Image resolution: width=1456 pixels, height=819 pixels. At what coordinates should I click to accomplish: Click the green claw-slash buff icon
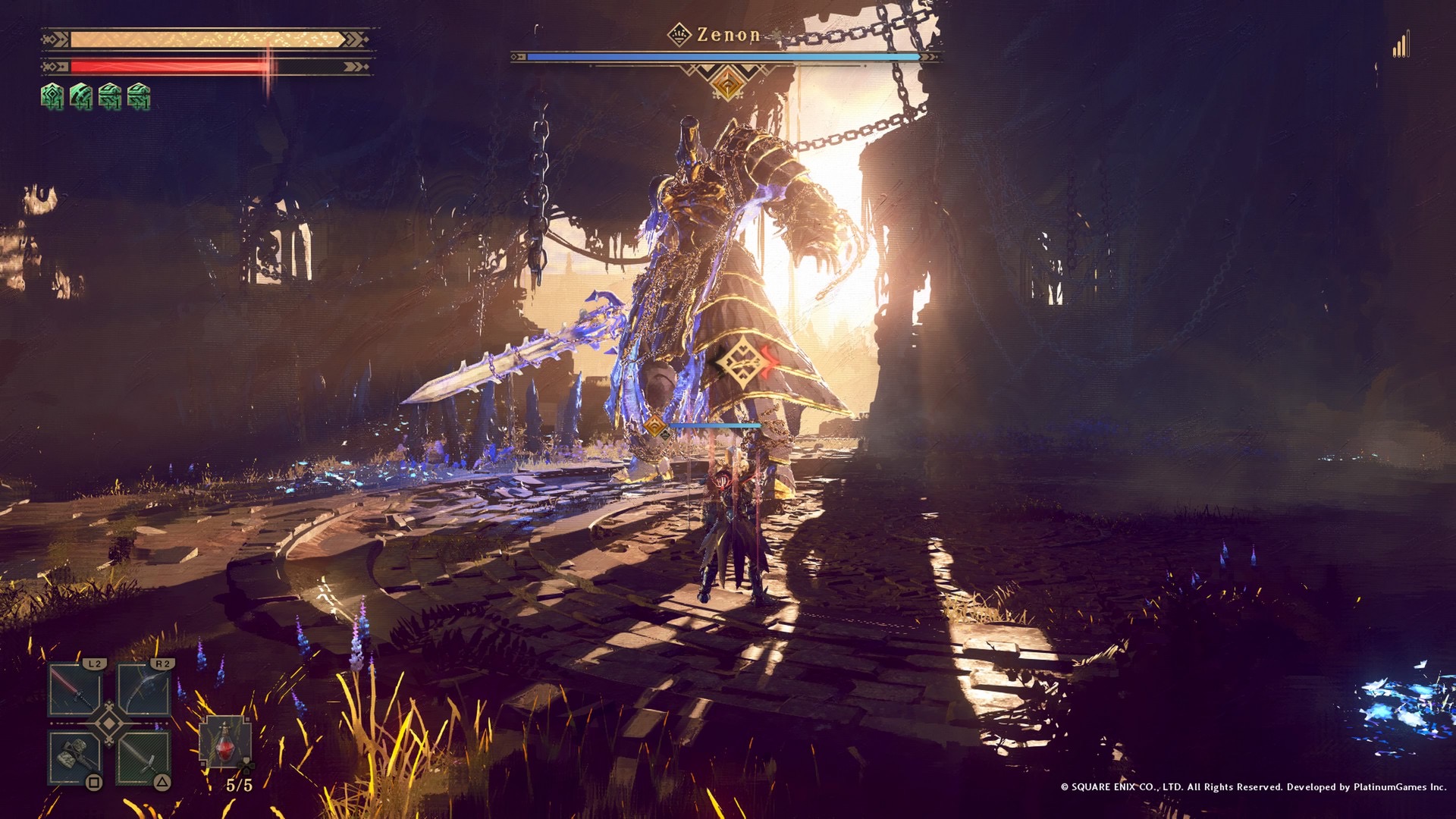81,96
